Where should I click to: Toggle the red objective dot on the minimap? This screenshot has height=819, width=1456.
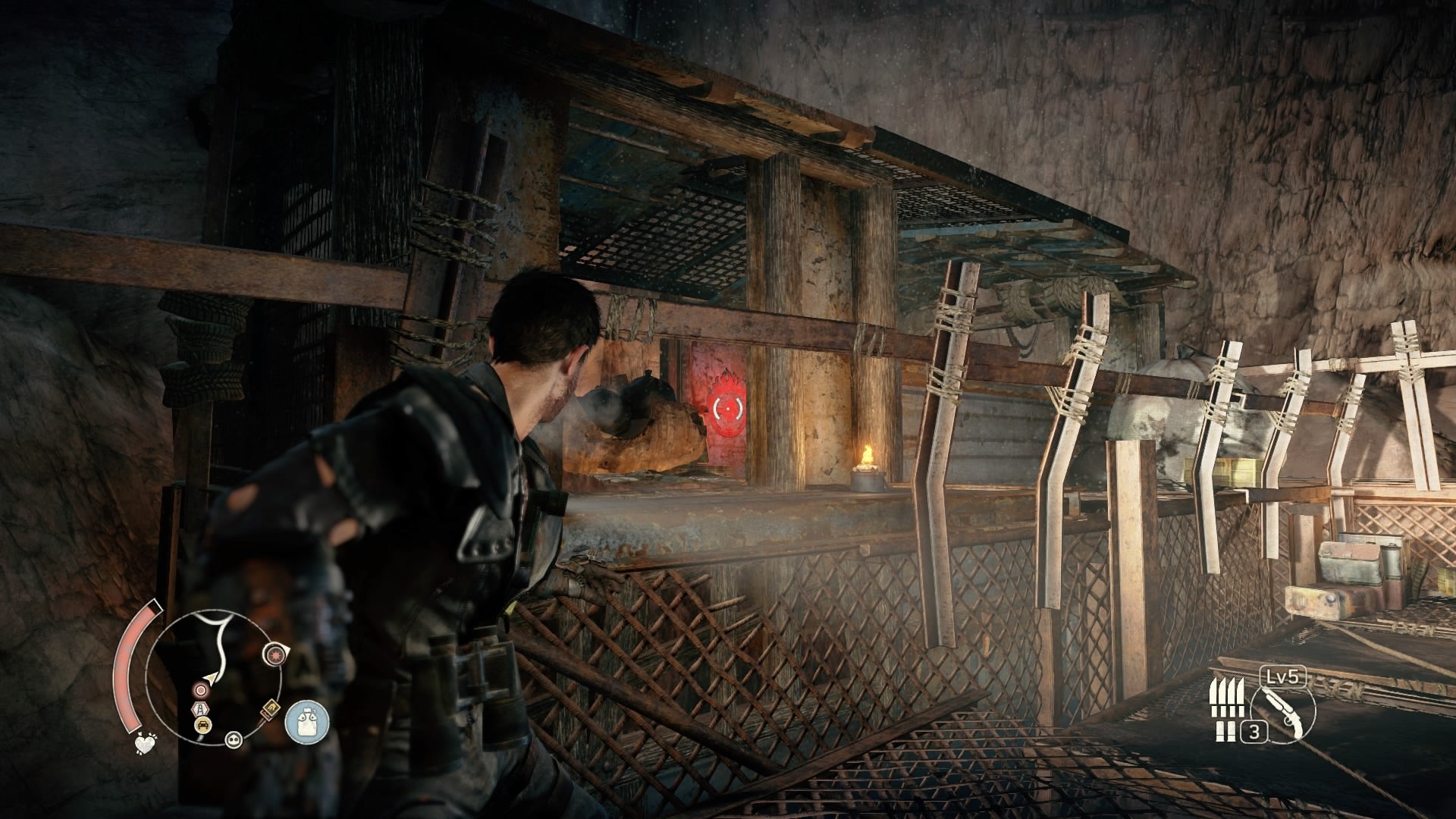tap(199, 689)
